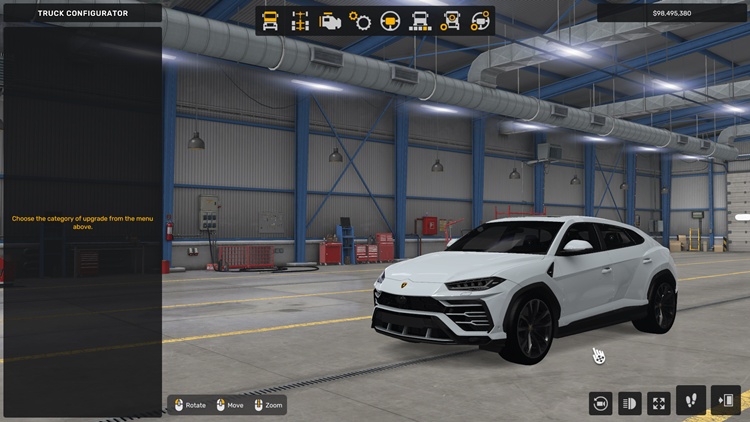Open the steering wheel interior category
750x422 pixels.
(x=390, y=21)
